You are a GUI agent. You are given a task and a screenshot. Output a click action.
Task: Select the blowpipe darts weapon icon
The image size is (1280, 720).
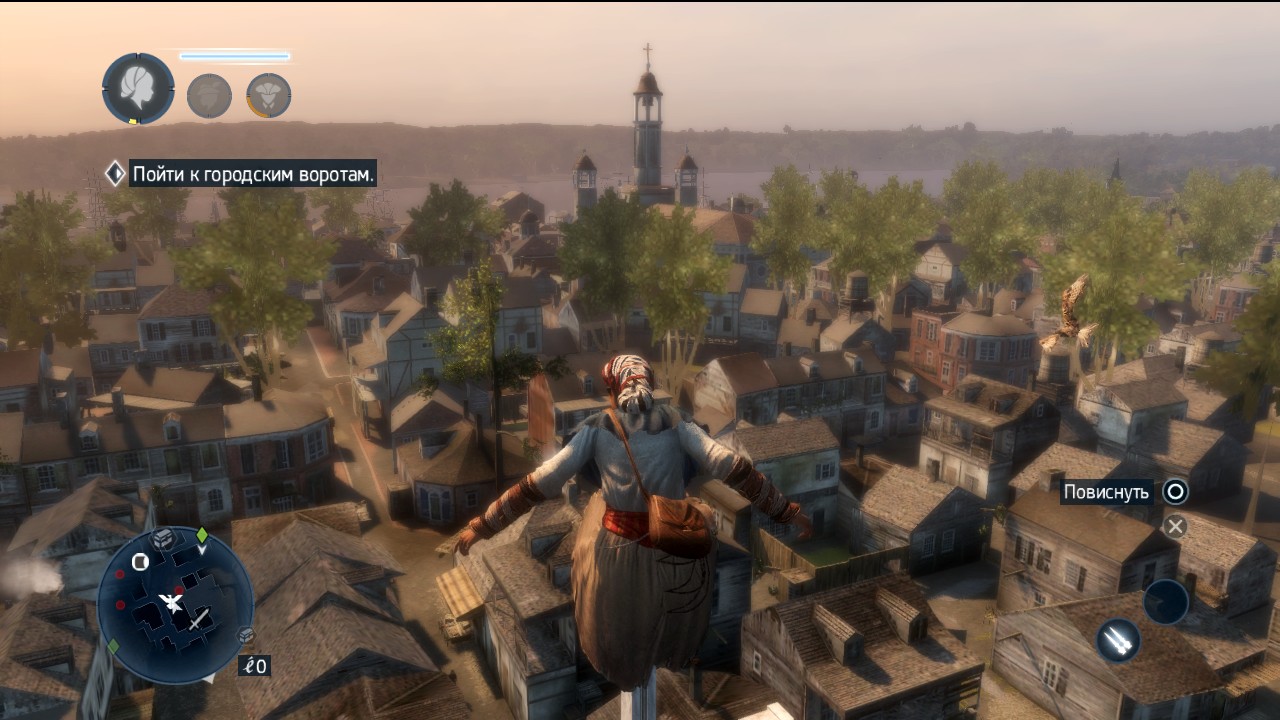pyautogui.click(x=1119, y=640)
